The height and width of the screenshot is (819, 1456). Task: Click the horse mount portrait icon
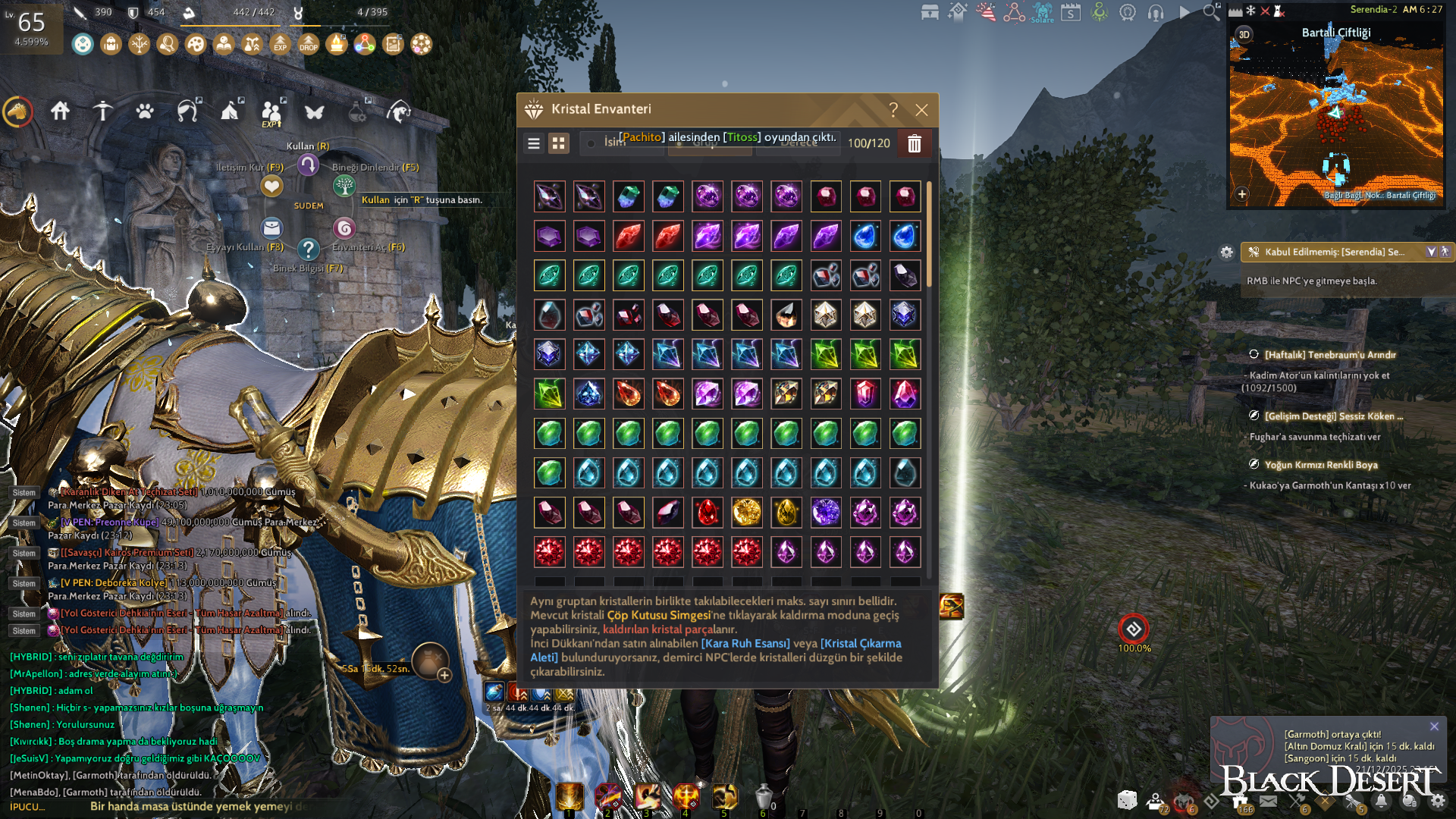point(17,112)
